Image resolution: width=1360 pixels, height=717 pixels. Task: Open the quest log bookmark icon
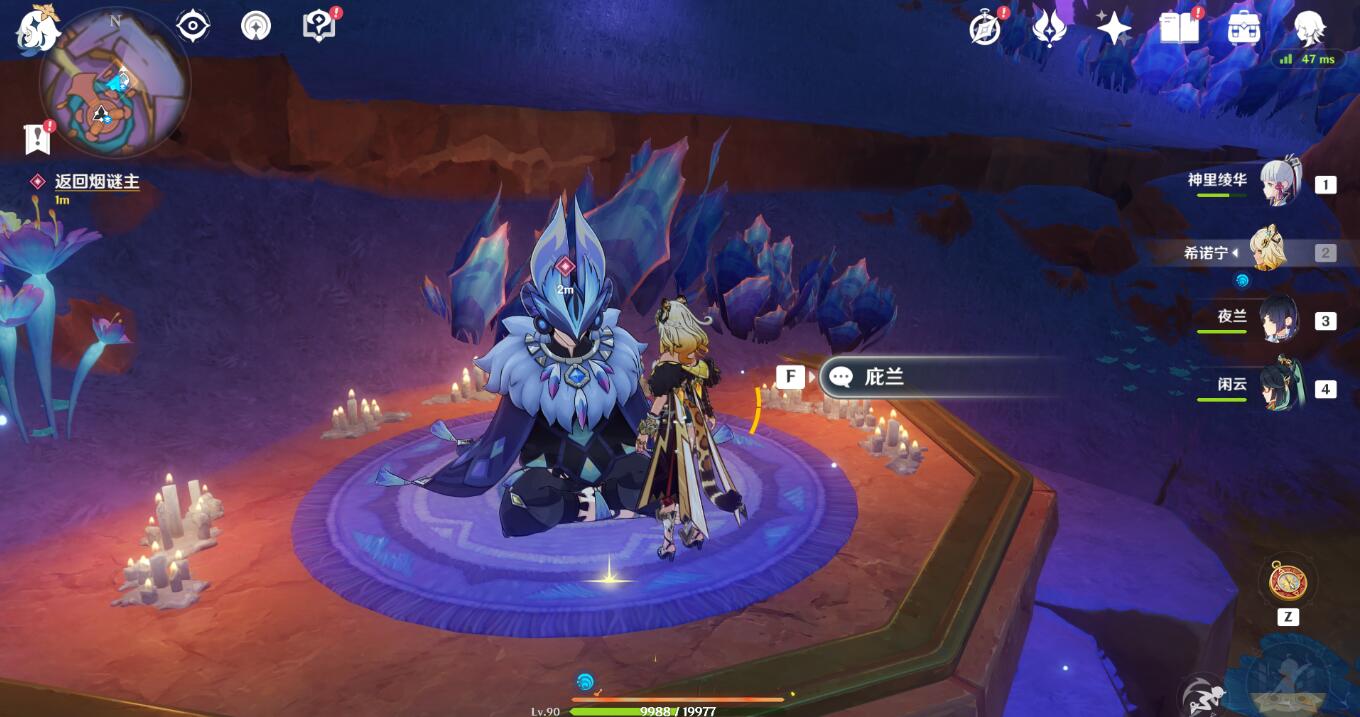click(37, 140)
